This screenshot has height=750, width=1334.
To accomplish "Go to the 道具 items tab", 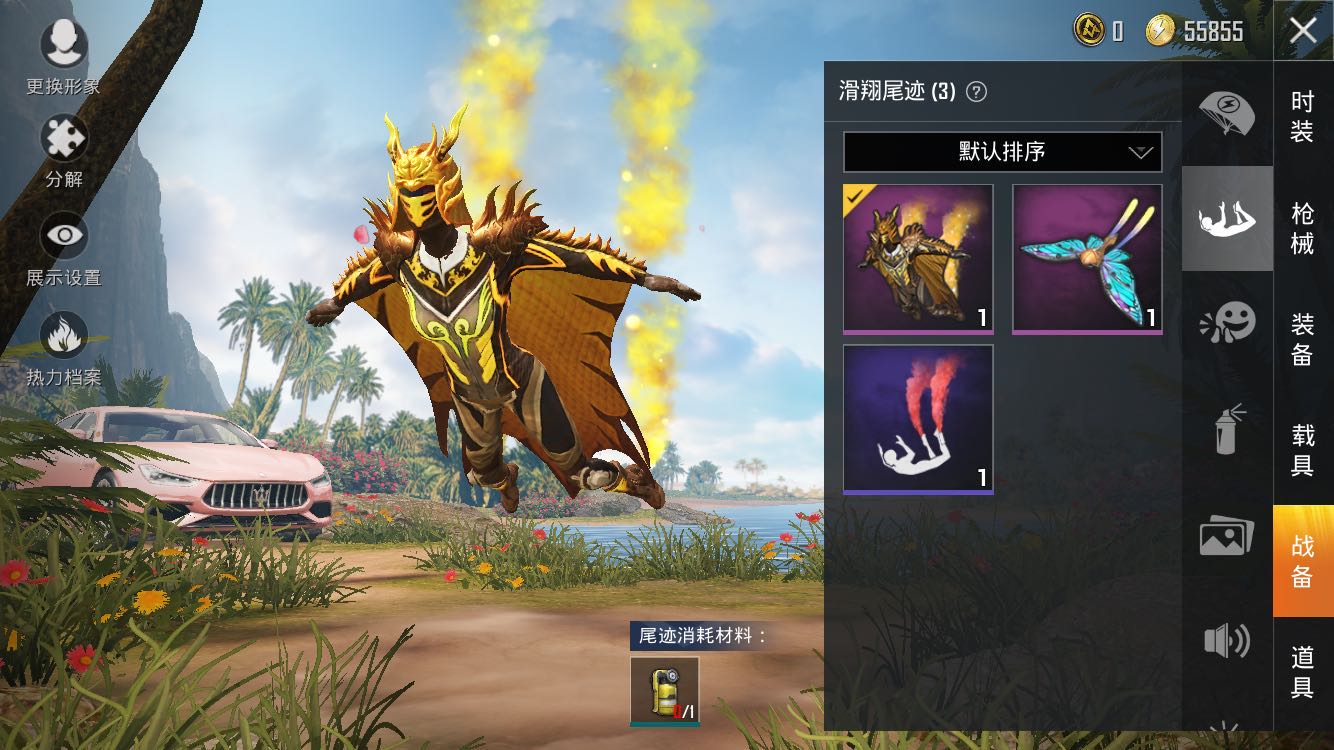I will click(1302, 671).
